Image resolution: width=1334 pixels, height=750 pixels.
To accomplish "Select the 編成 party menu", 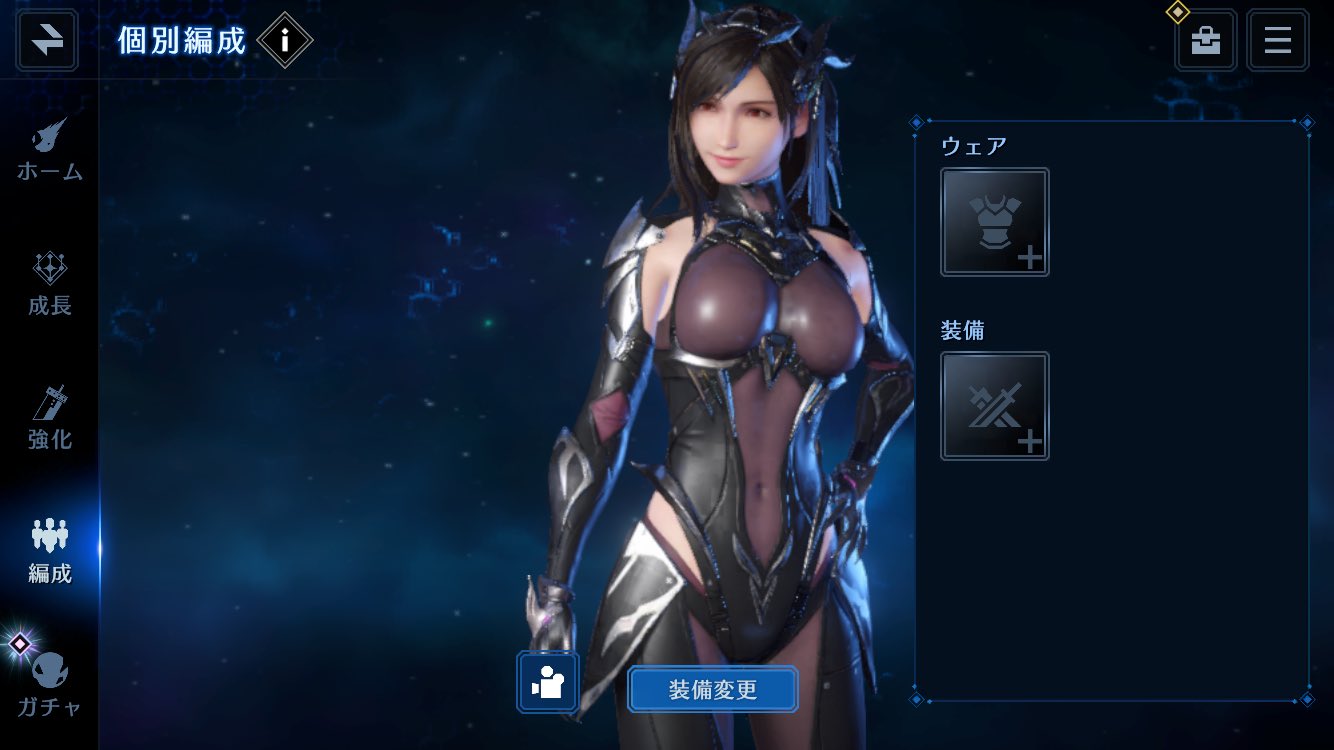I will [49, 551].
